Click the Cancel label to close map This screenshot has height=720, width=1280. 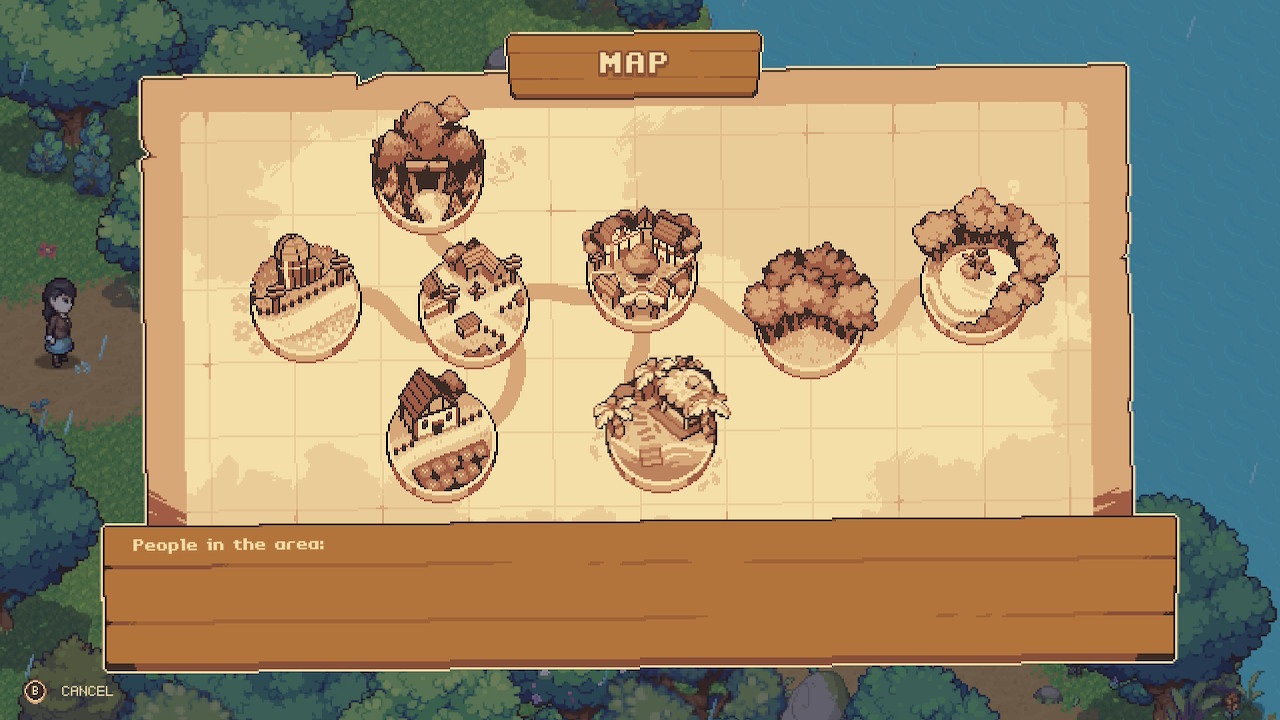(x=86, y=691)
